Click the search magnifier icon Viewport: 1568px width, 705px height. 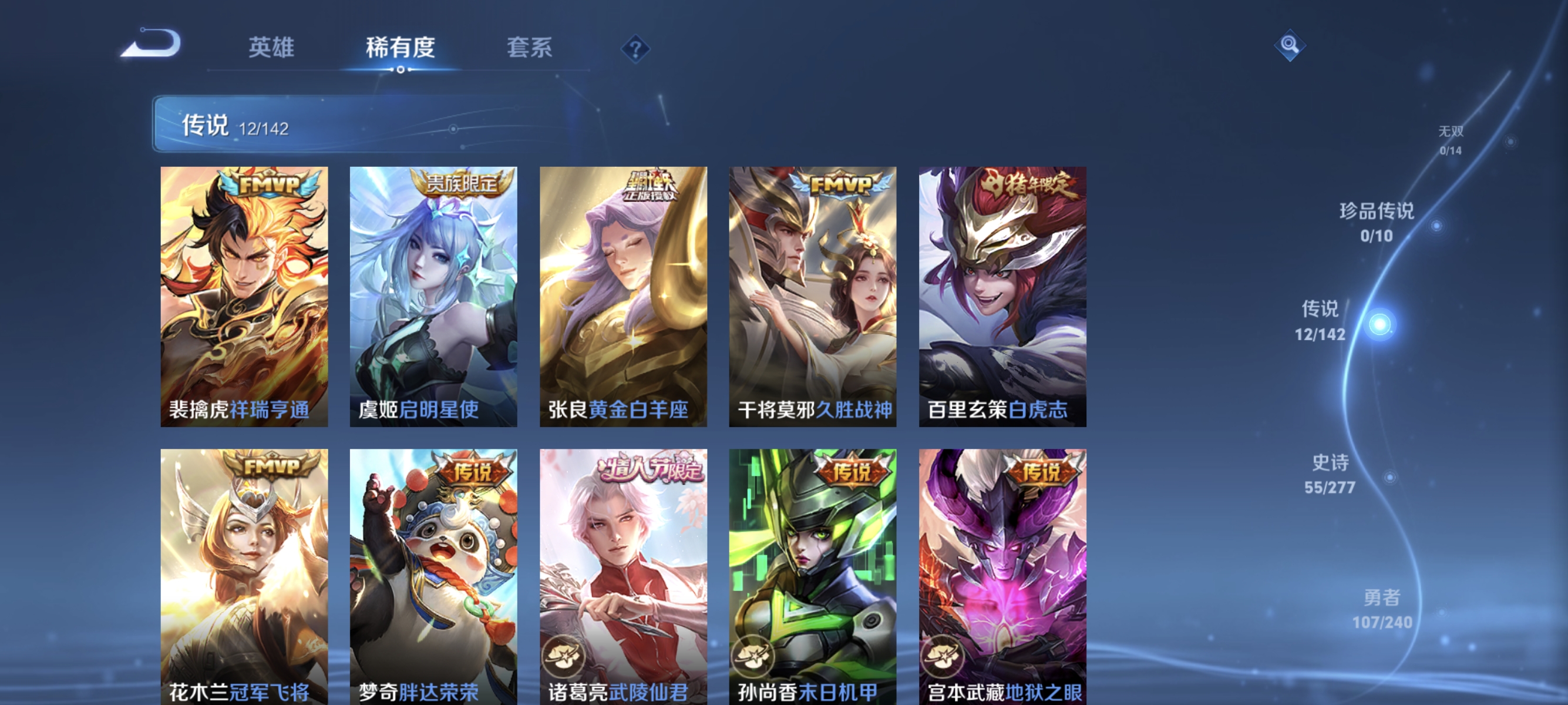(x=1290, y=45)
